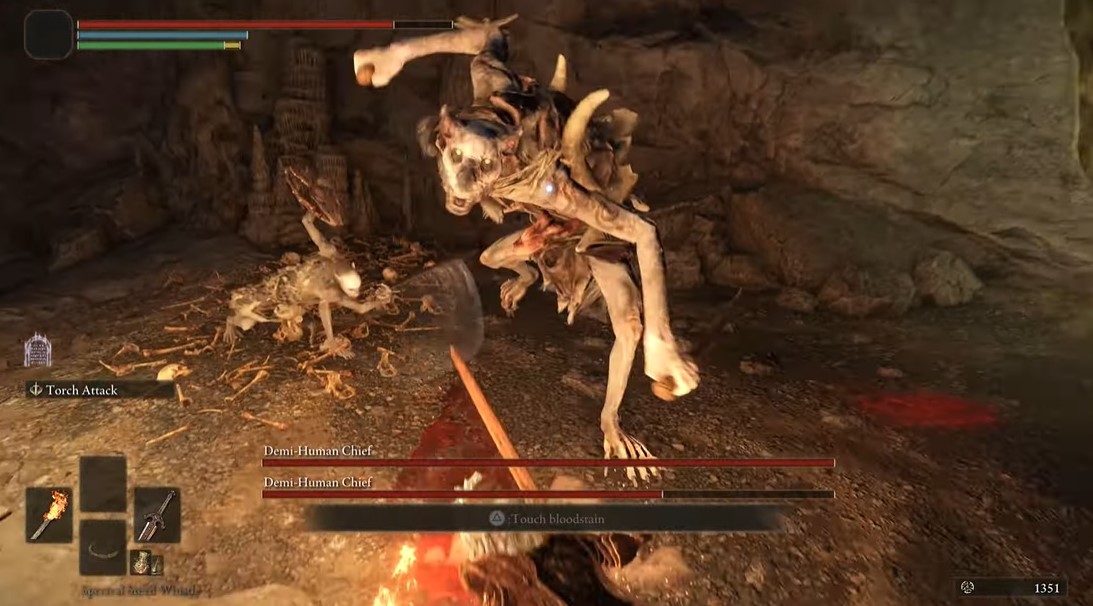The height and width of the screenshot is (606, 1093).
Task: Click the gate-shaped status icon
Action: pos(38,351)
